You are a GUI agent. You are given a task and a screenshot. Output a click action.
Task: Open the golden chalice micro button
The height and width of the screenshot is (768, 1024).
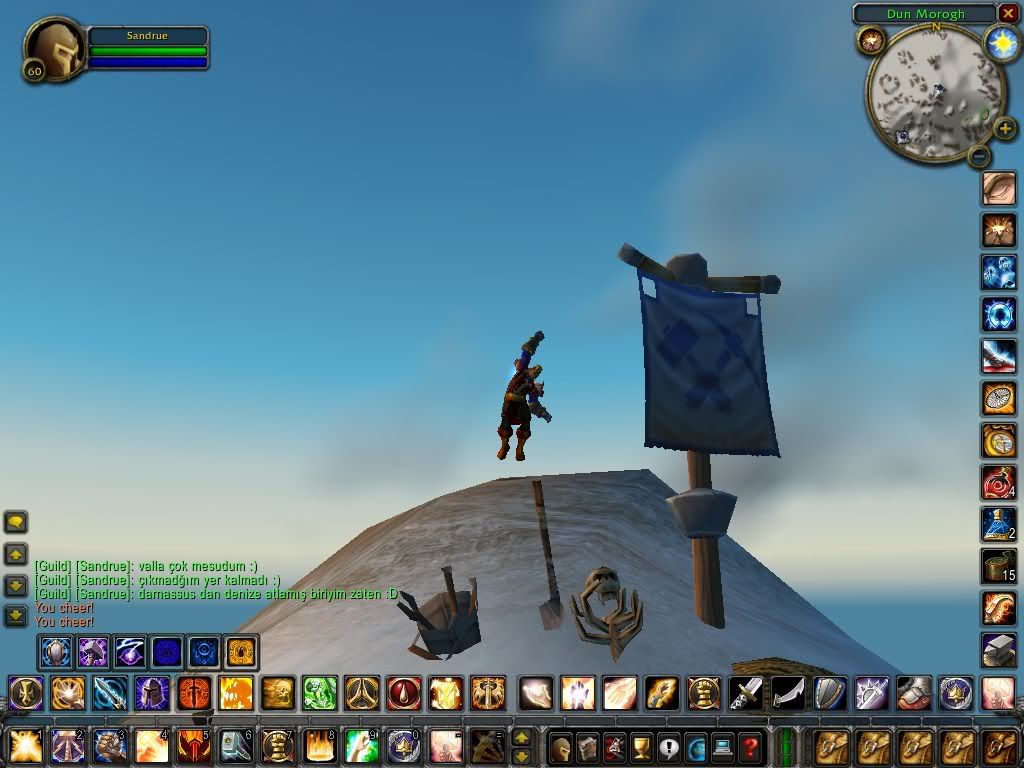642,746
